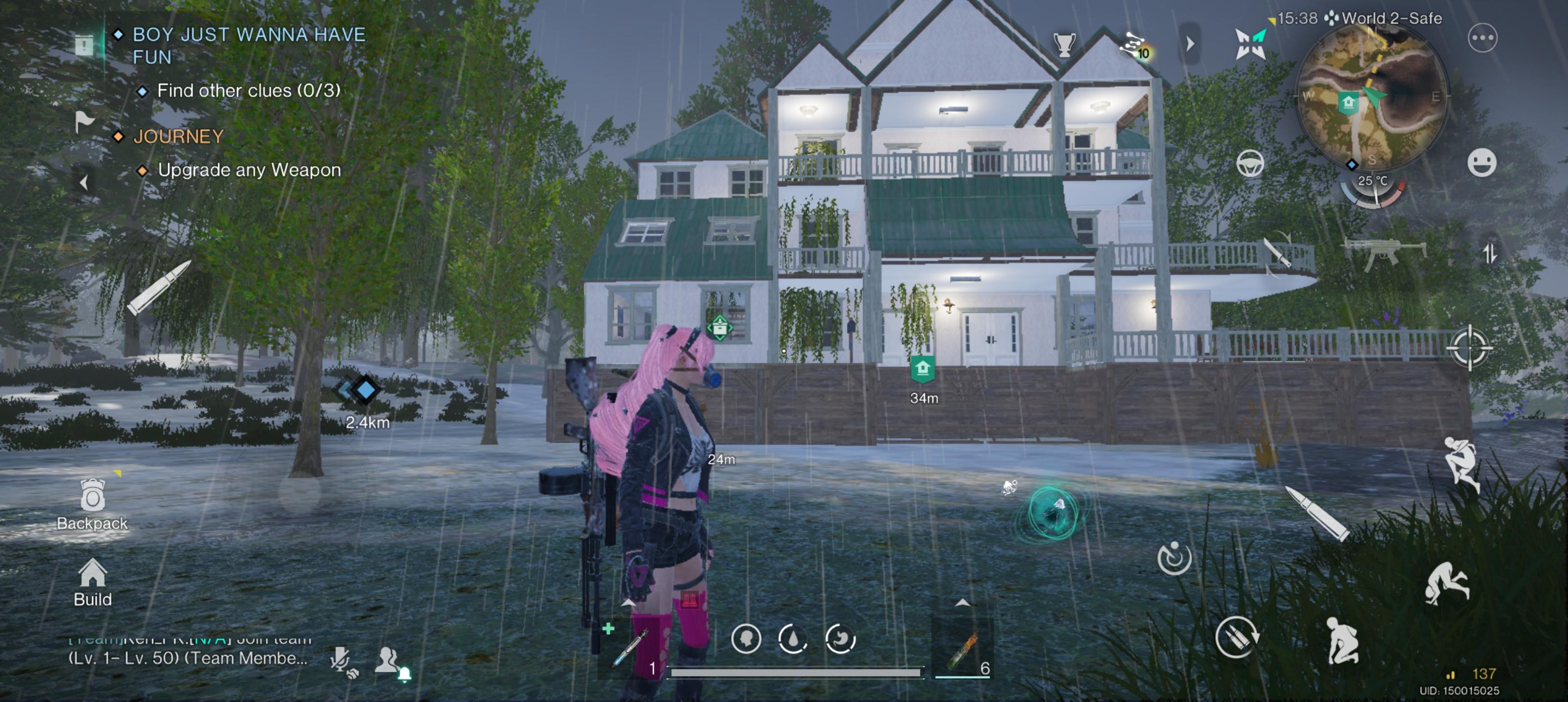1568x702 pixels.
Task: Open the three-dot options menu
Action: (x=1482, y=39)
